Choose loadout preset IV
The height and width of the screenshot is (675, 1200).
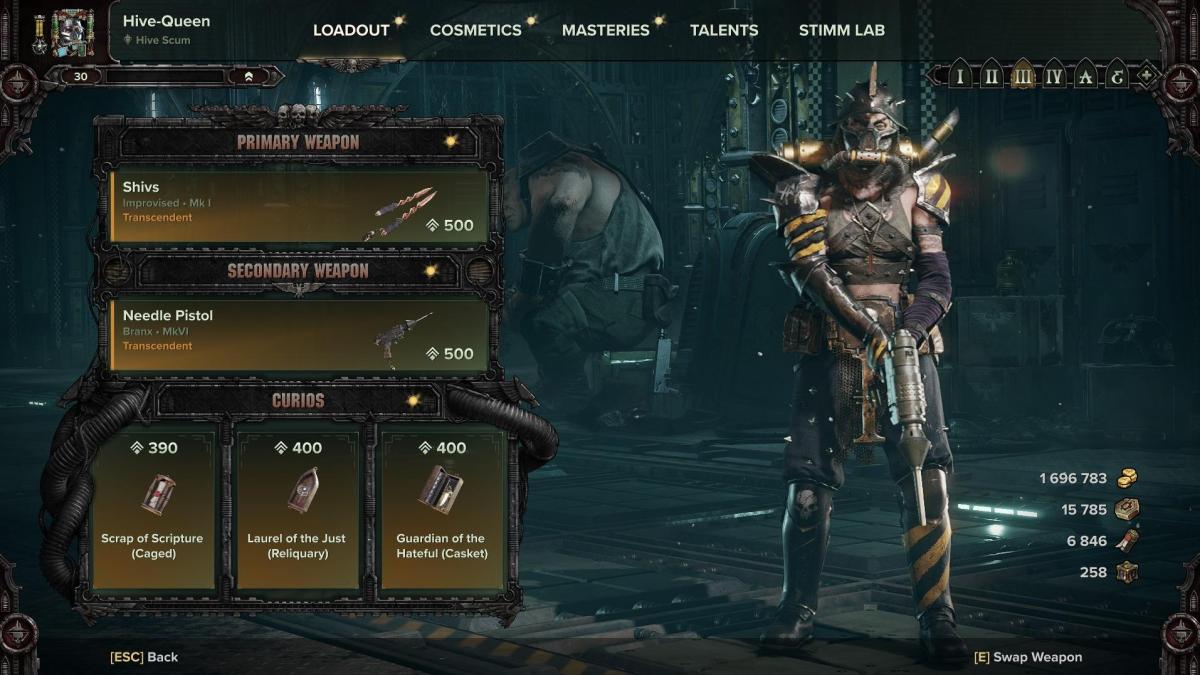[x=1053, y=76]
